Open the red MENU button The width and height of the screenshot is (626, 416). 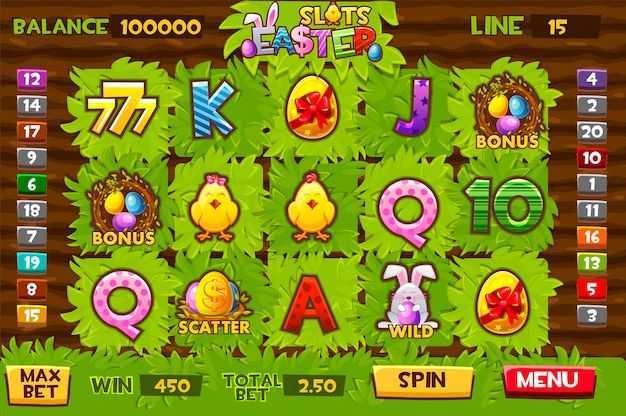click(549, 381)
